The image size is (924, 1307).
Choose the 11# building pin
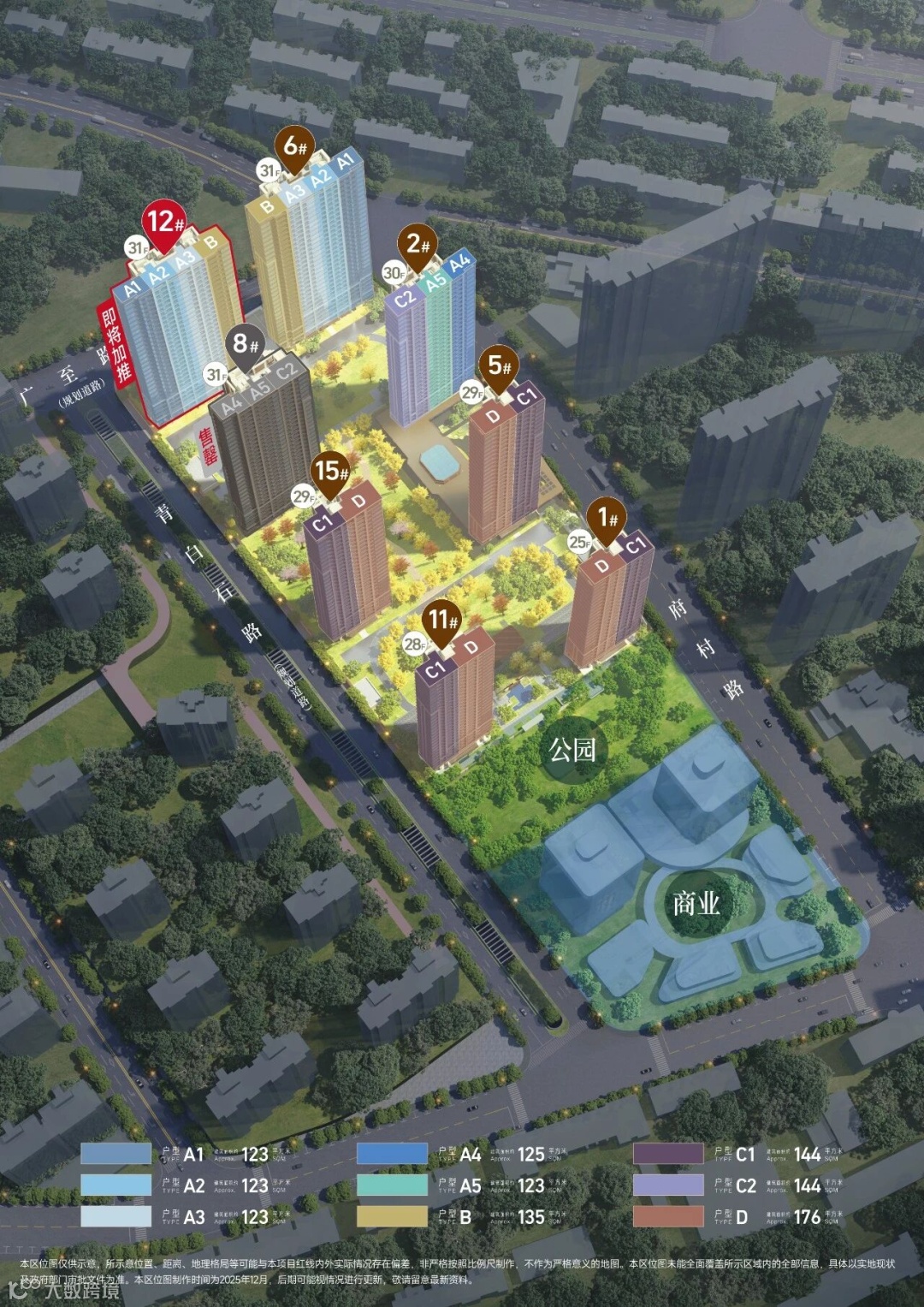pyautogui.click(x=443, y=620)
